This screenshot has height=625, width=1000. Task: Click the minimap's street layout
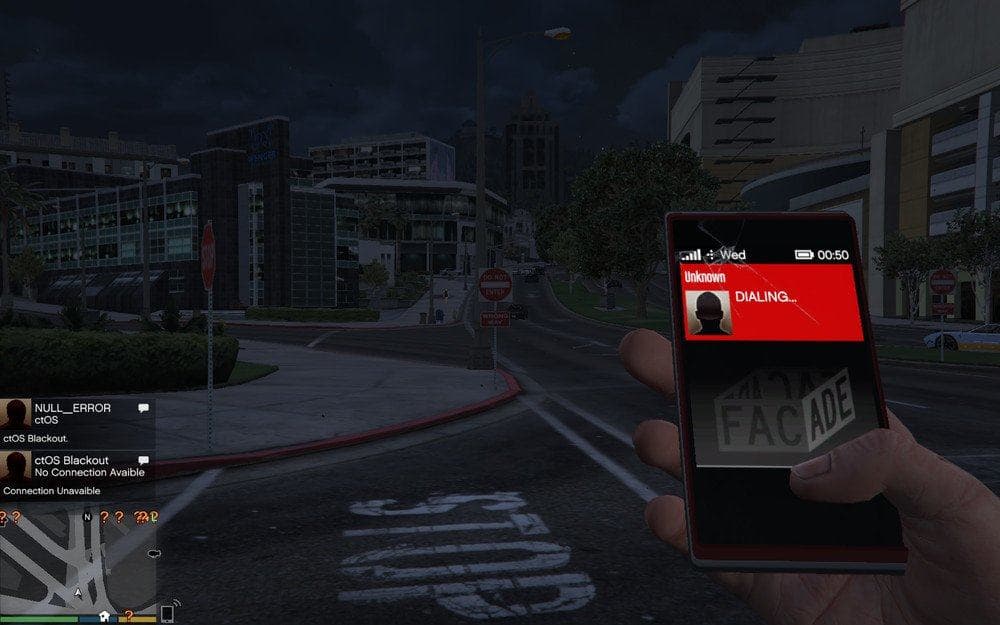click(50, 558)
